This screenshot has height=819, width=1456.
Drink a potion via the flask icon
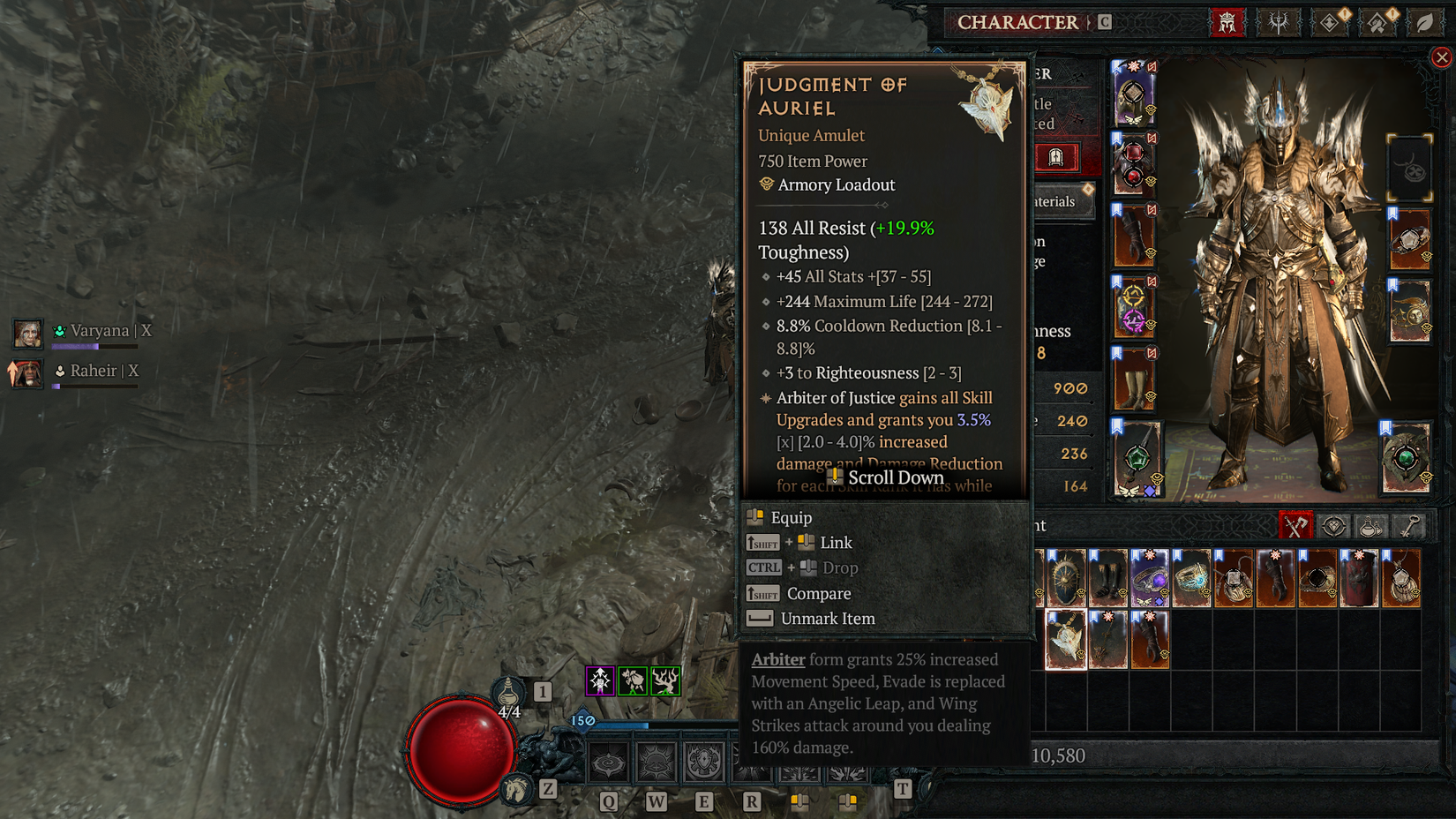point(508,693)
